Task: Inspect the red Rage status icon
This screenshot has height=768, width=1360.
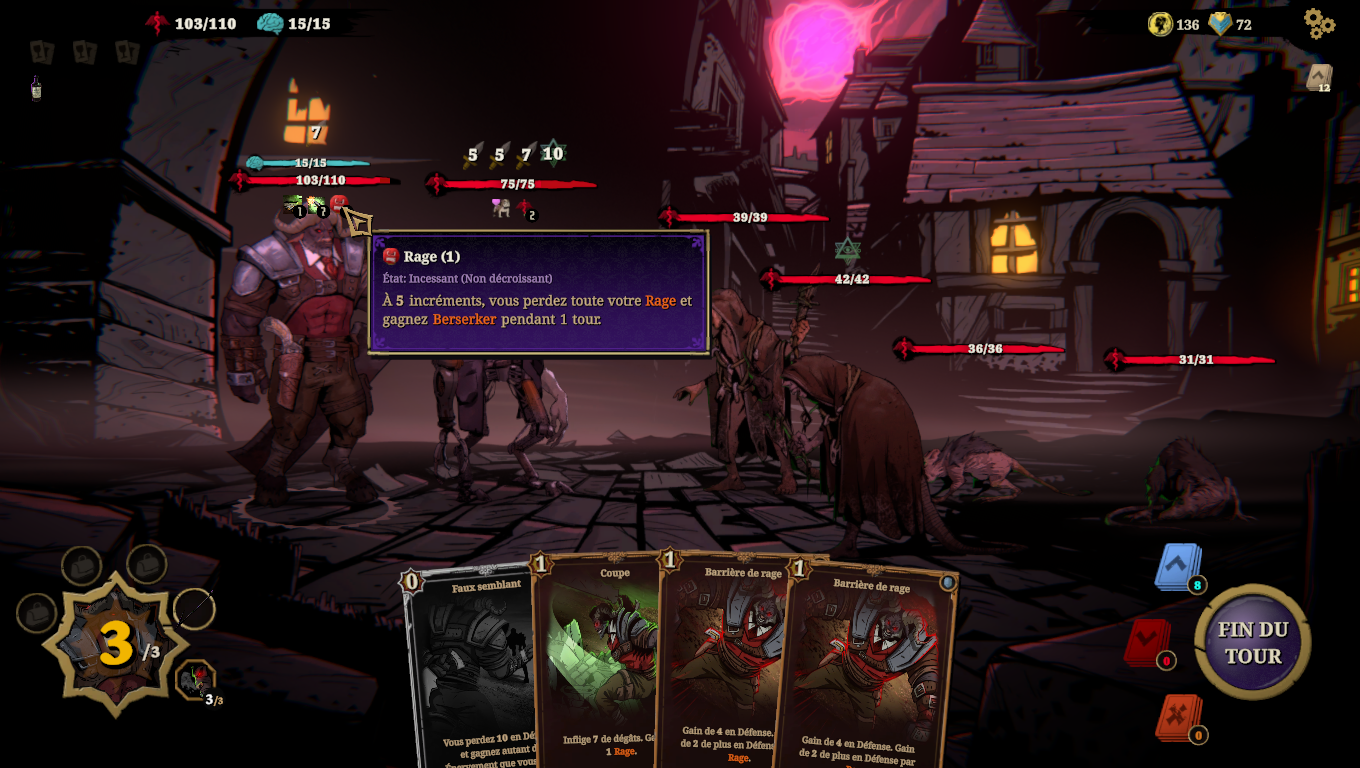Action: click(x=338, y=203)
